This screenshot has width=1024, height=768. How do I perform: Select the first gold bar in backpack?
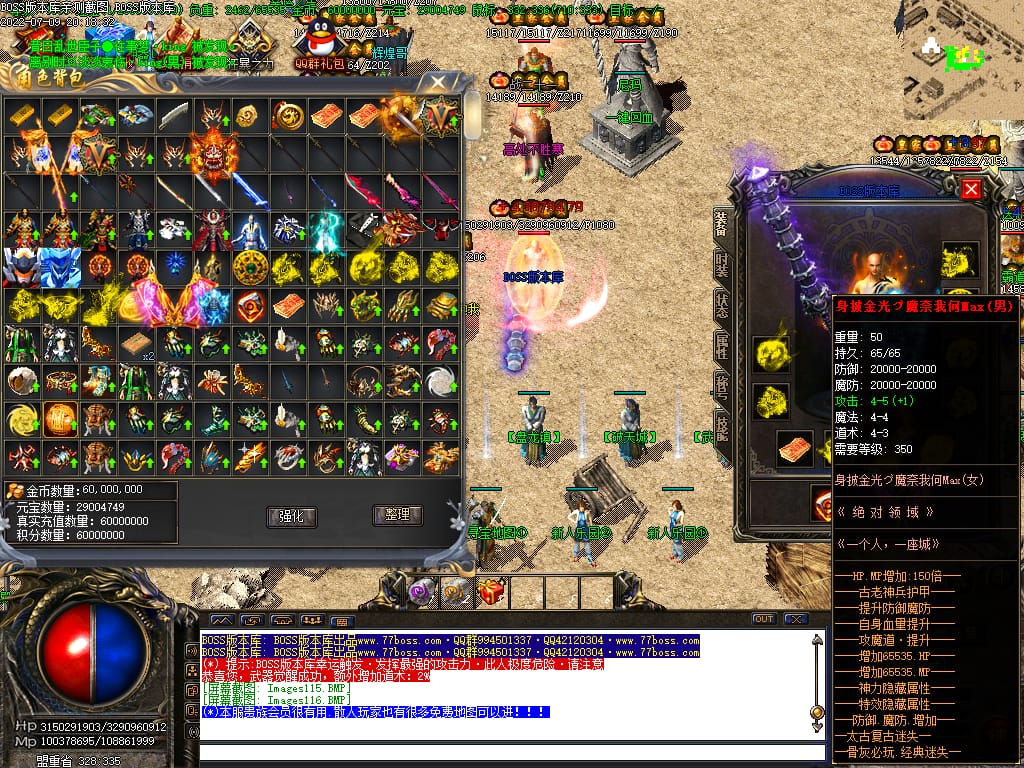pyautogui.click(x=22, y=116)
